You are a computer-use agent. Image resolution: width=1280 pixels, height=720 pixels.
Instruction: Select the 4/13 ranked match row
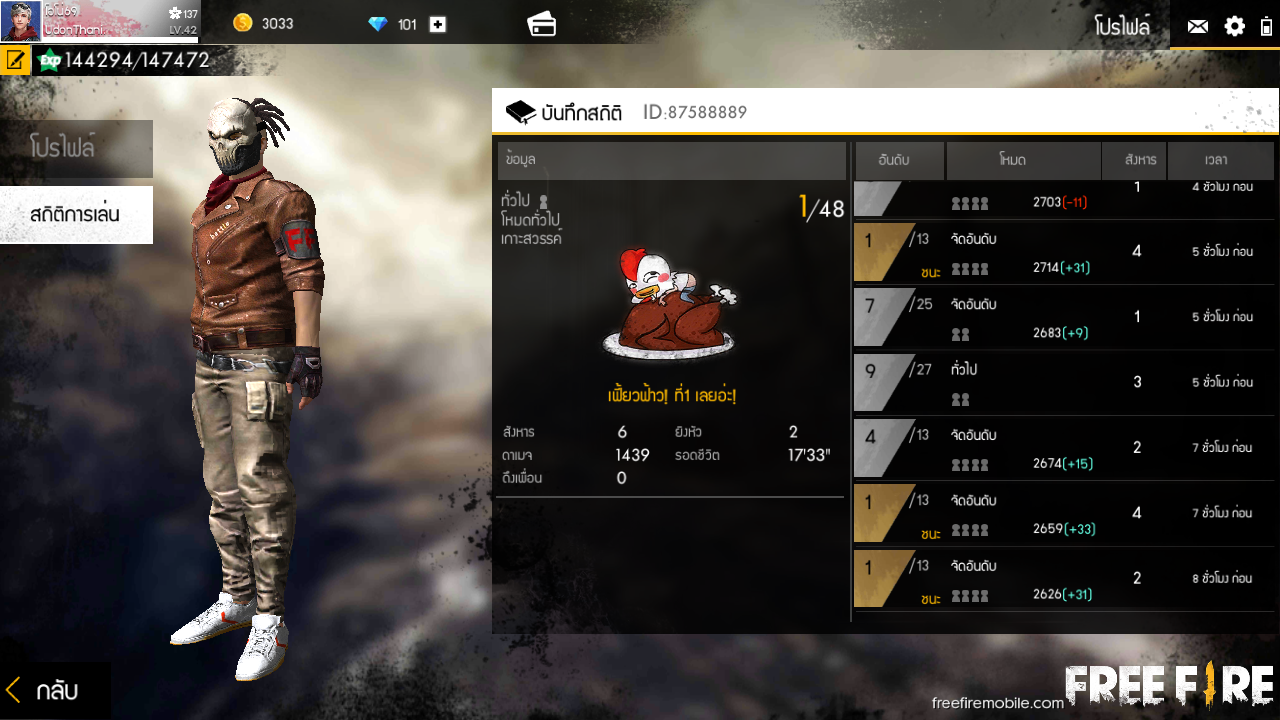tap(1064, 448)
